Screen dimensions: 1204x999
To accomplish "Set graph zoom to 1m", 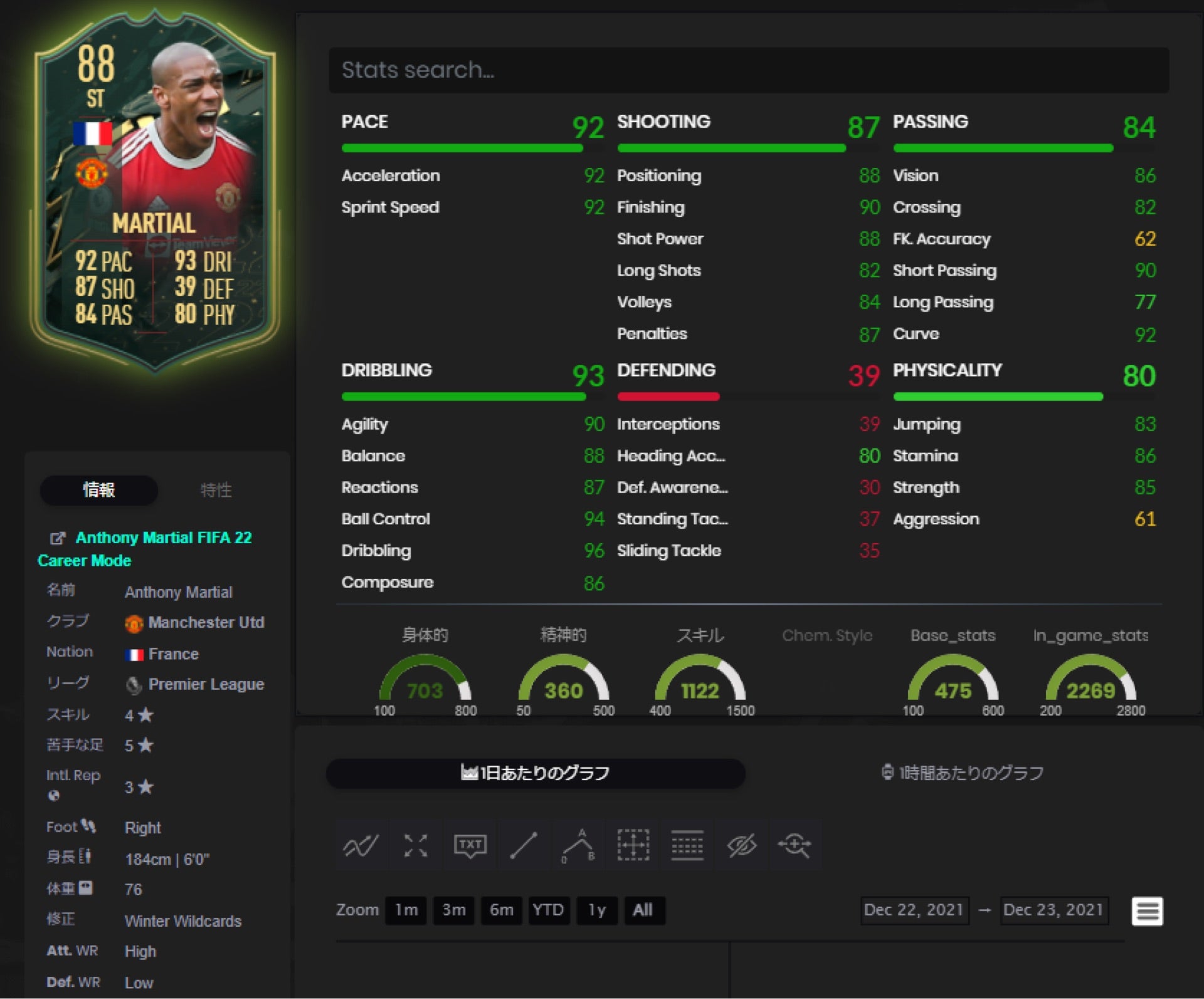I will tap(406, 910).
